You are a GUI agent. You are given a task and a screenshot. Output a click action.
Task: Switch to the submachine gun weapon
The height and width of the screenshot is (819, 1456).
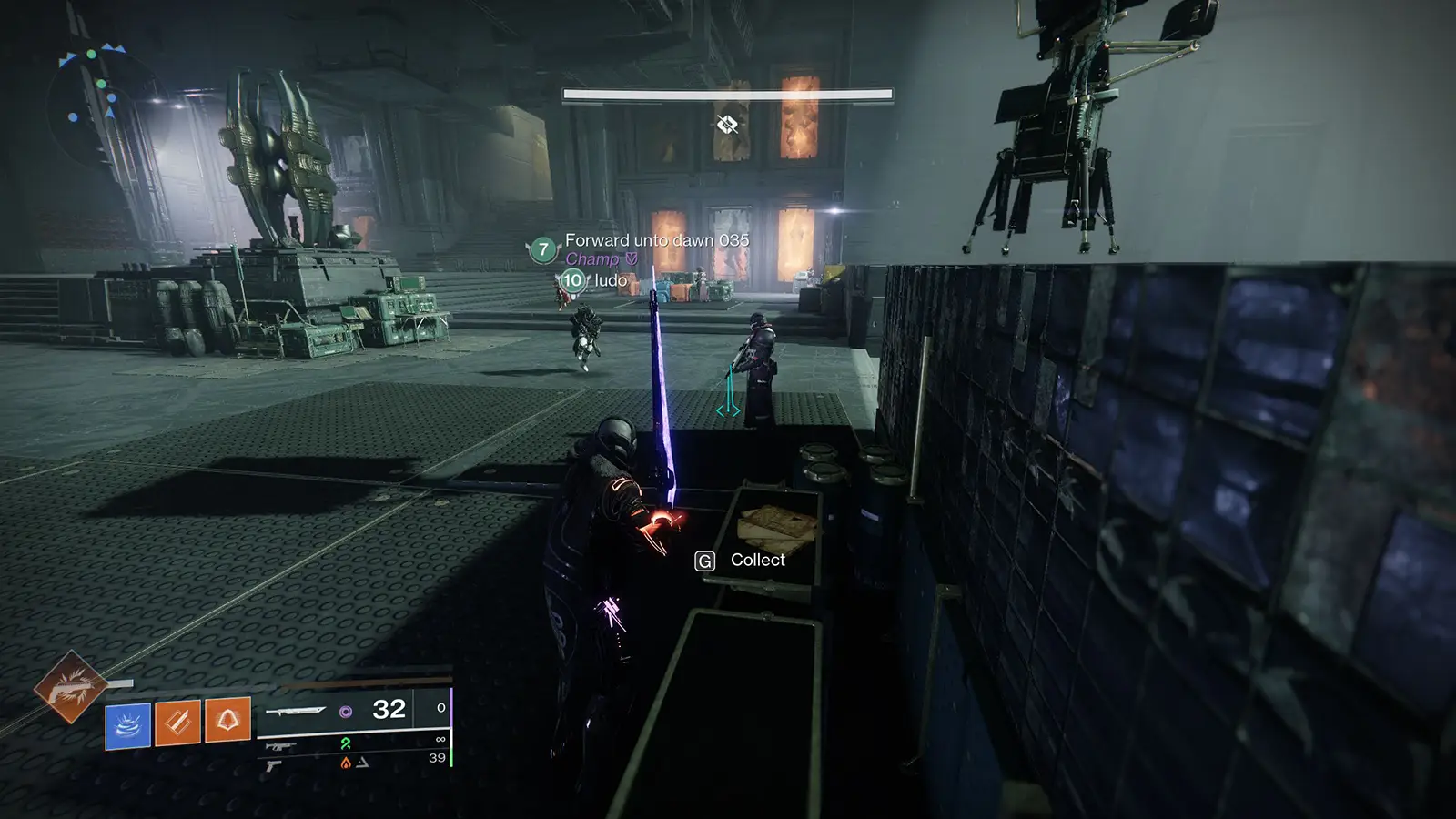point(280,746)
